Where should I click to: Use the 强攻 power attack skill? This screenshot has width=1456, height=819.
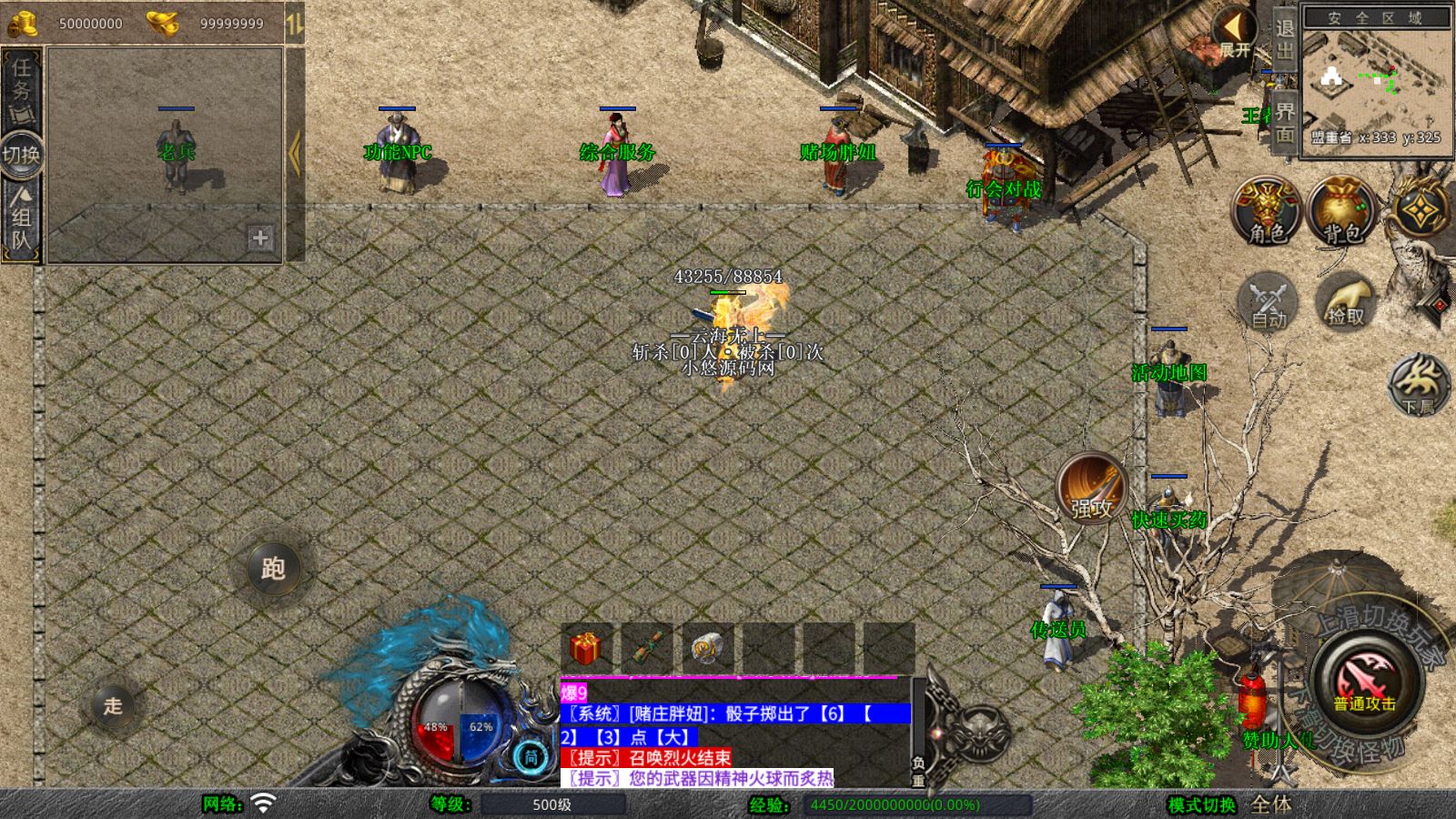(x=1091, y=489)
